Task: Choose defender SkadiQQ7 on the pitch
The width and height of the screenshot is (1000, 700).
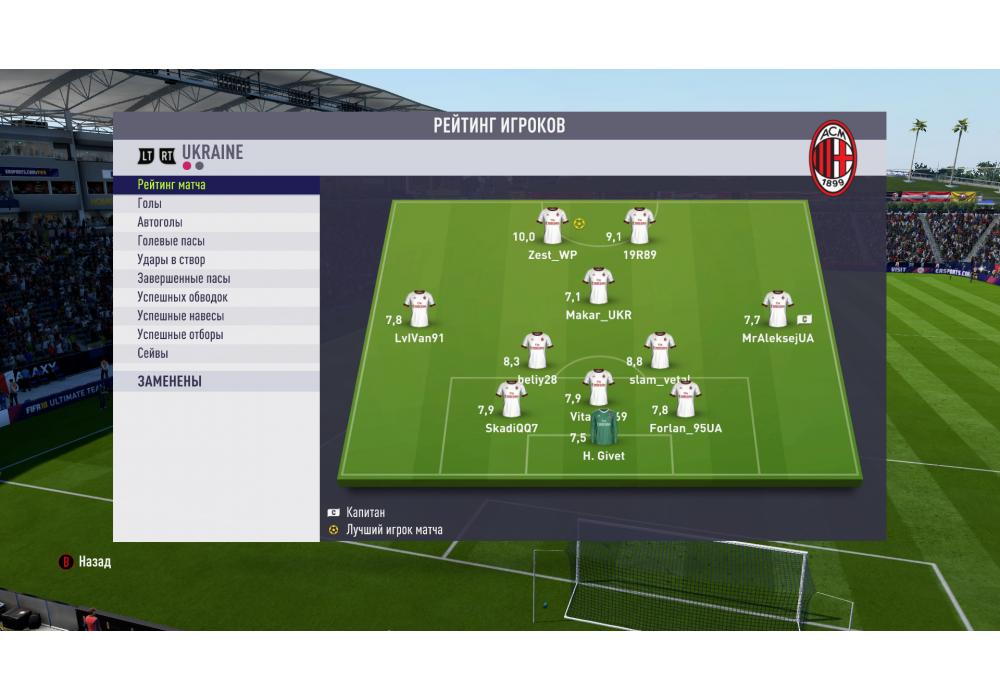Action: (x=512, y=400)
